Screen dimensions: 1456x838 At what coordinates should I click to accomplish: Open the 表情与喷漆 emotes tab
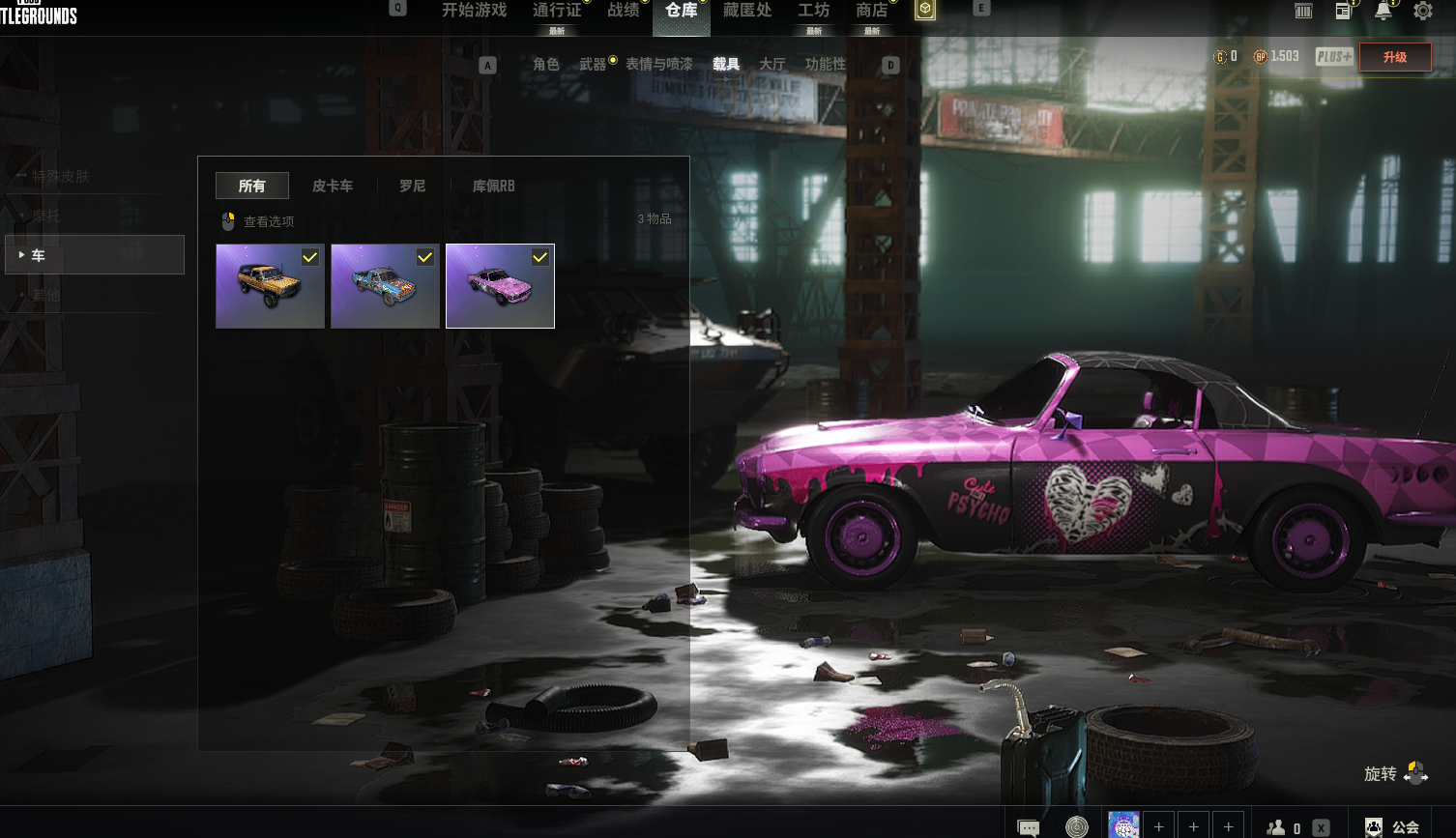coord(659,65)
